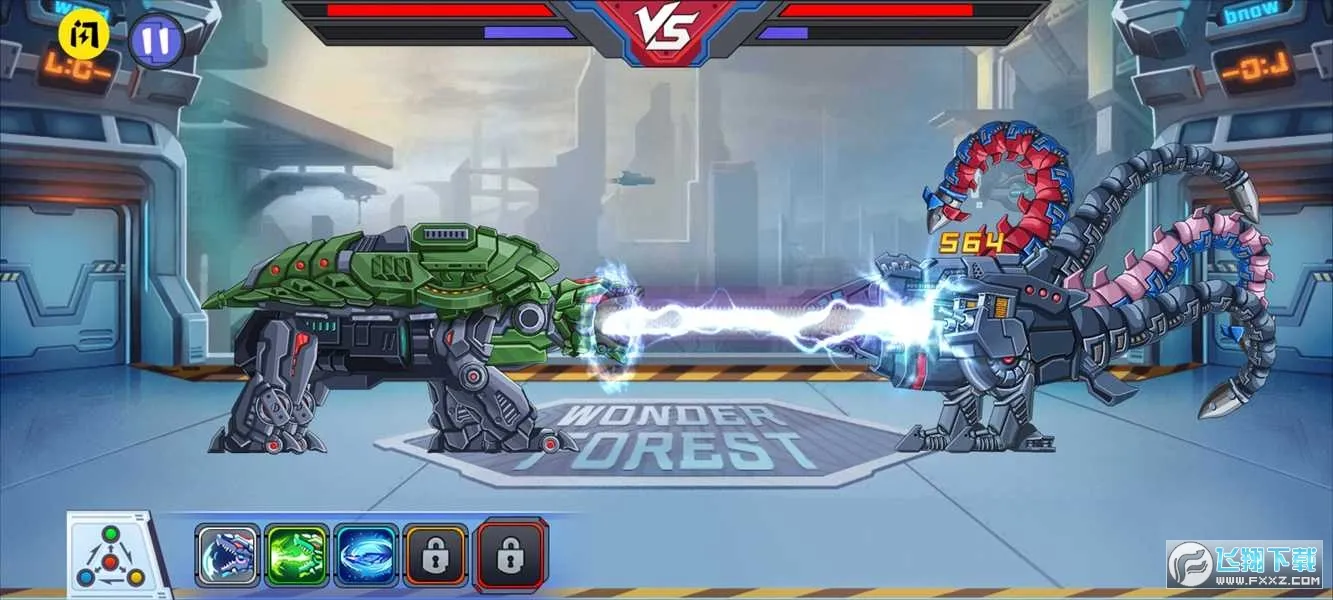Select the red-framed locked skill slot

(511, 553)
